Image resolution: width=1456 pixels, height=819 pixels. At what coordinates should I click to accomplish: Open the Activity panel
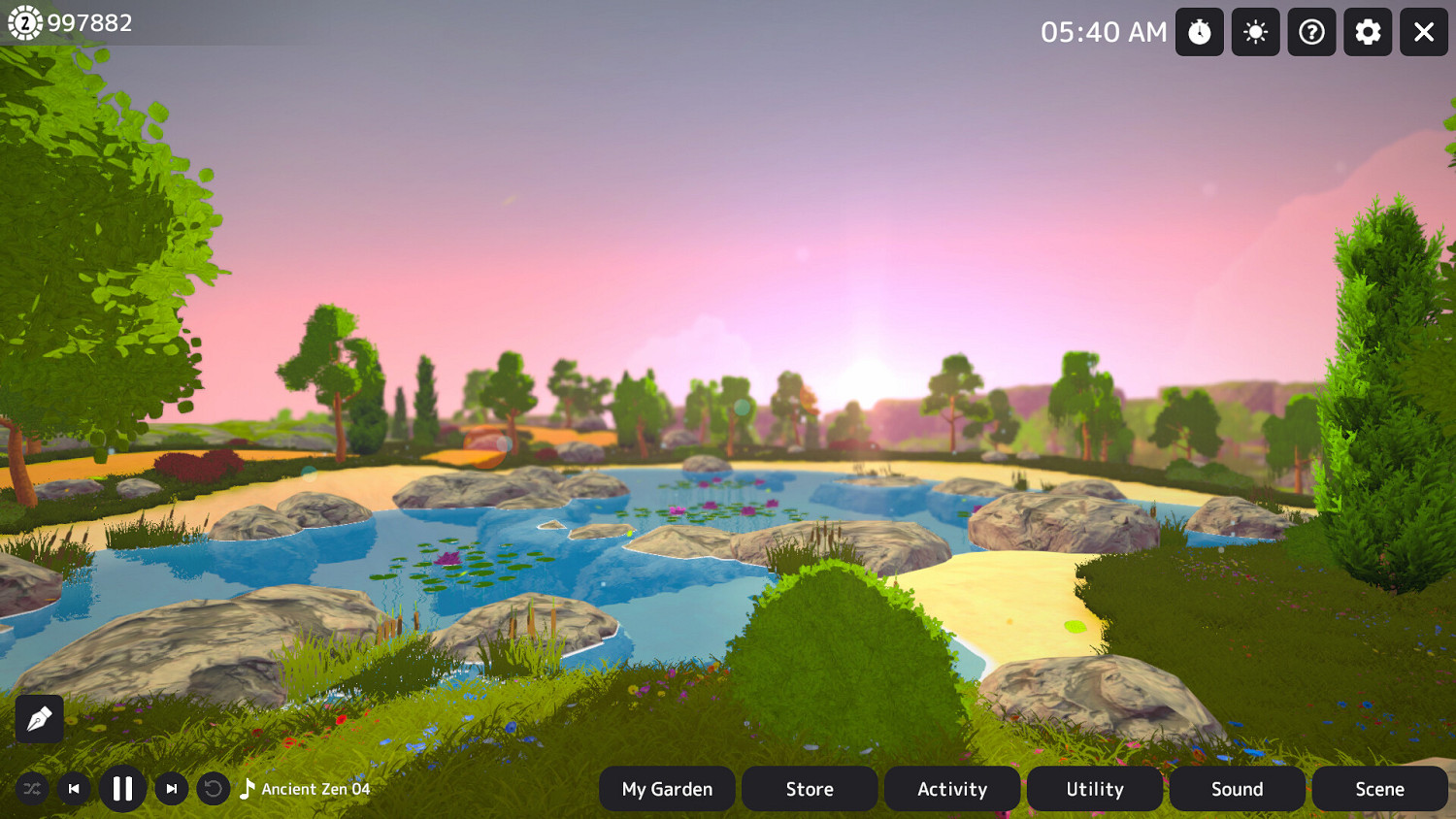tap(952, 789)
